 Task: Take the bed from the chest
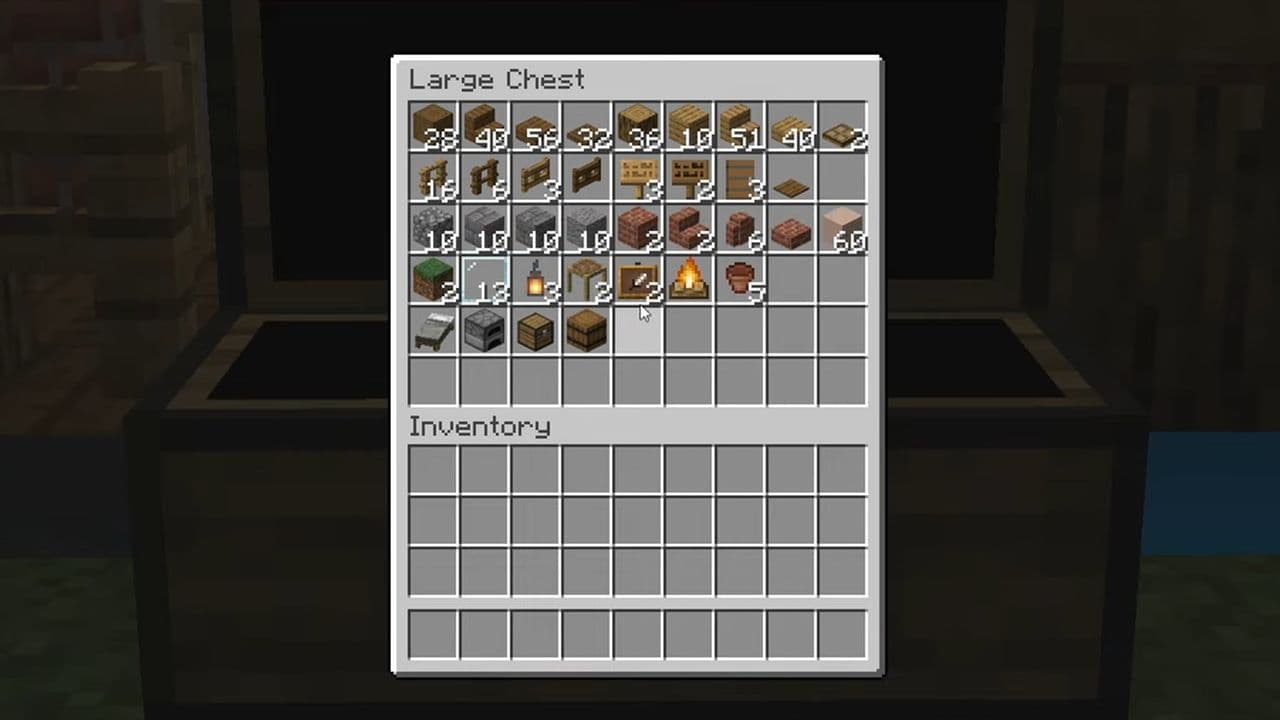pos(433,332)
